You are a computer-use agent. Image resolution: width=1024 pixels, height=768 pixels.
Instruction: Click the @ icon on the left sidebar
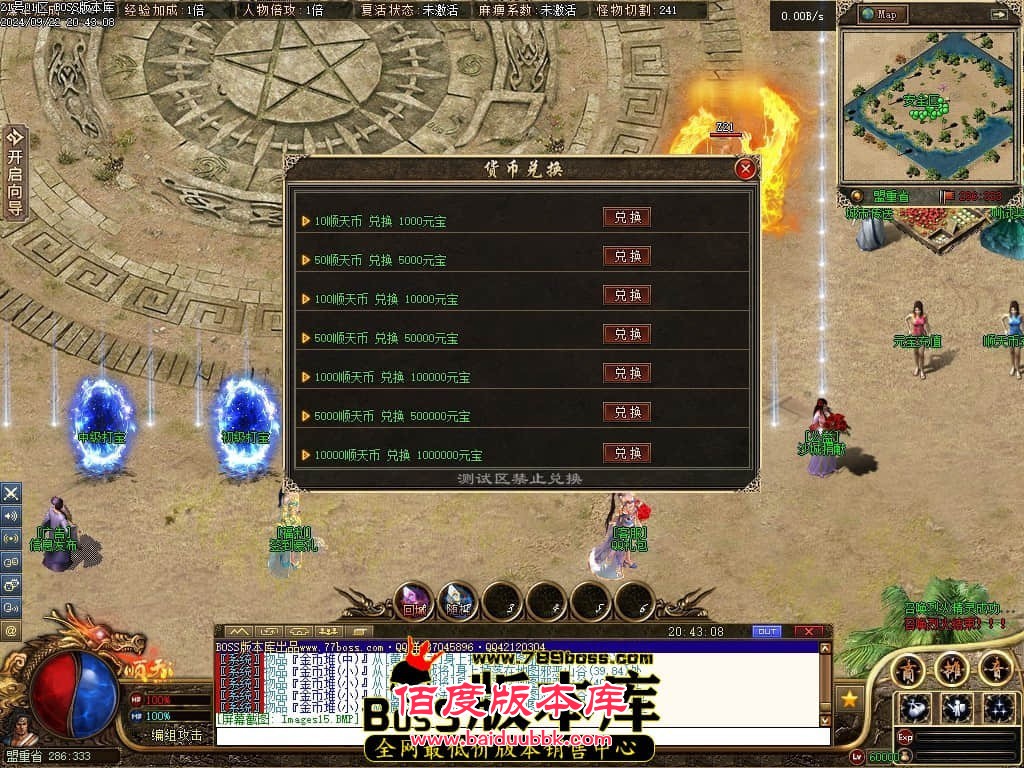click(x=11, y=631)
